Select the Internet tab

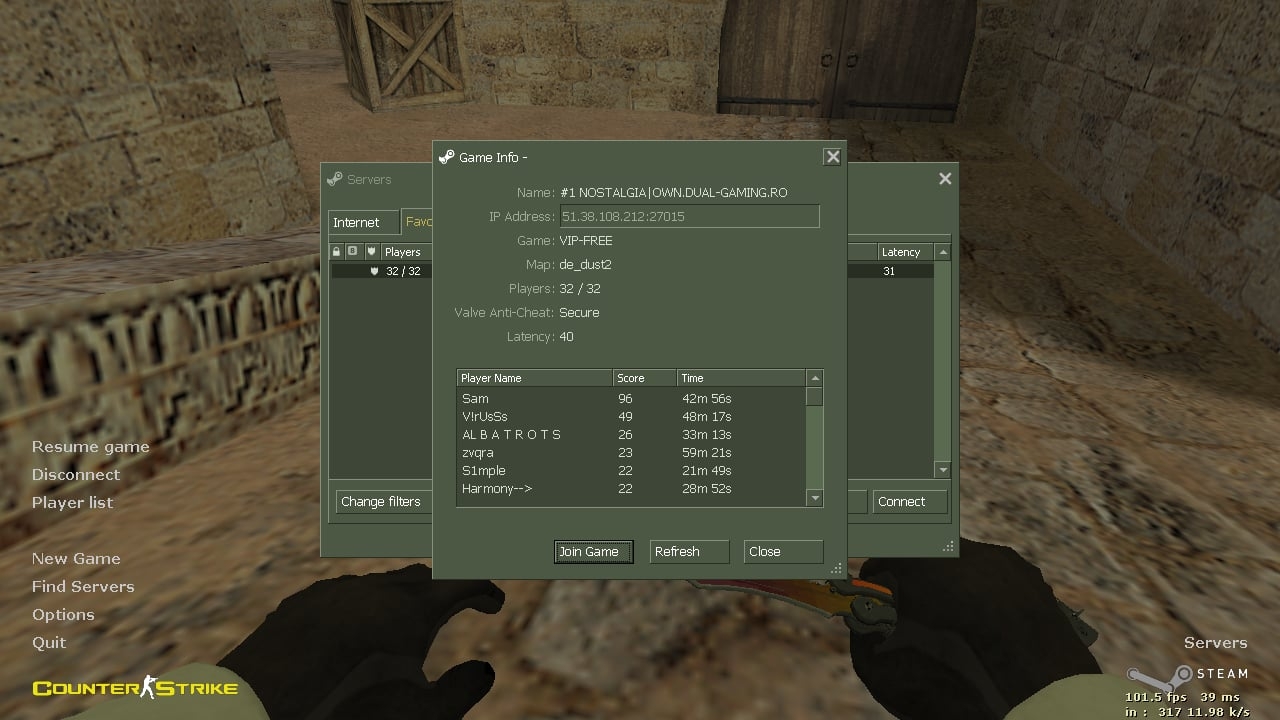pos(362,222)
